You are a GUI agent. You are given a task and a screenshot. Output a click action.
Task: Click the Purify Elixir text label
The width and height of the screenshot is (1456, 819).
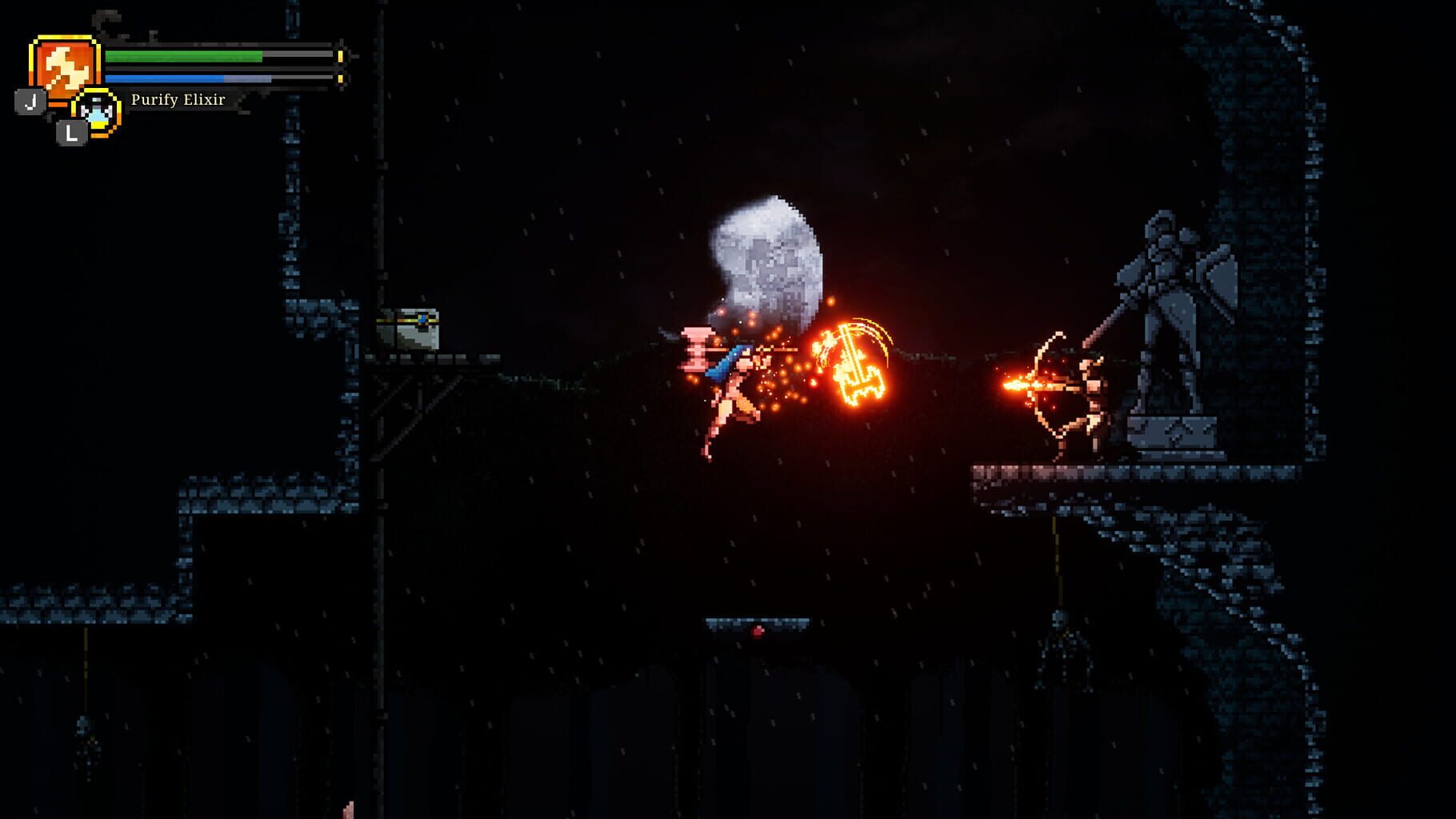179,99
